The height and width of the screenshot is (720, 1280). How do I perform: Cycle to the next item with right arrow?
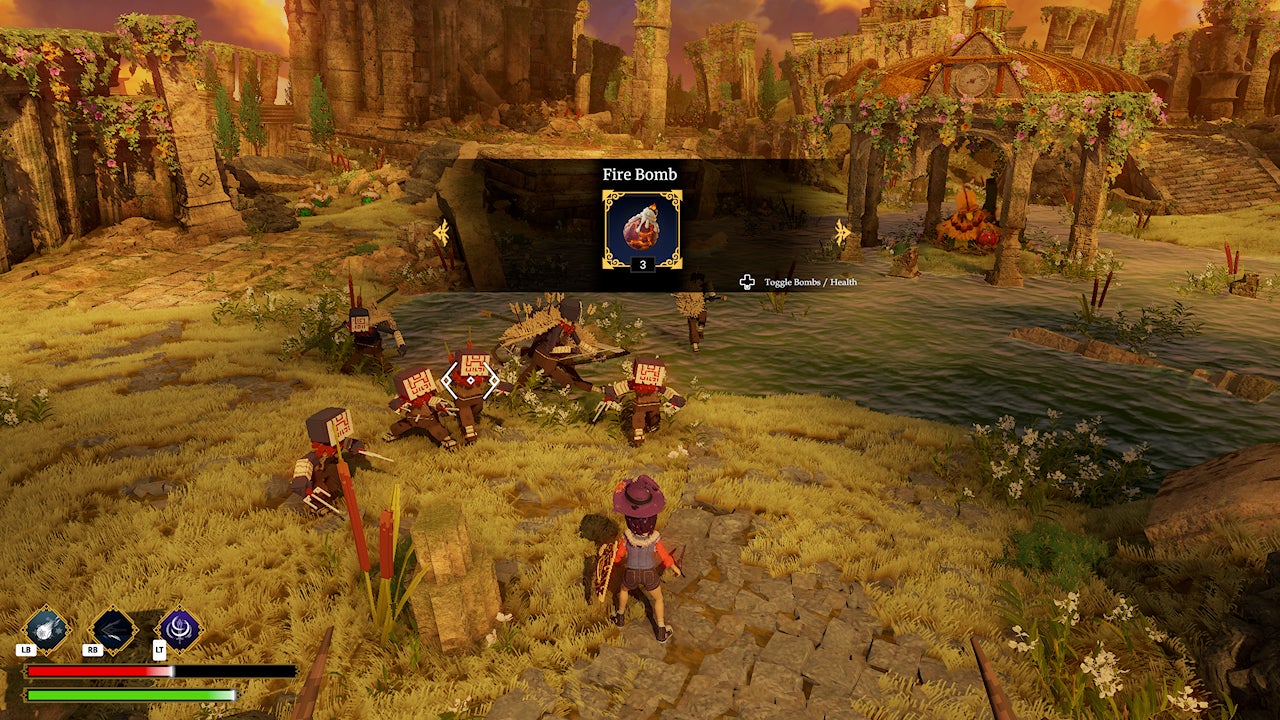[842, 232]
